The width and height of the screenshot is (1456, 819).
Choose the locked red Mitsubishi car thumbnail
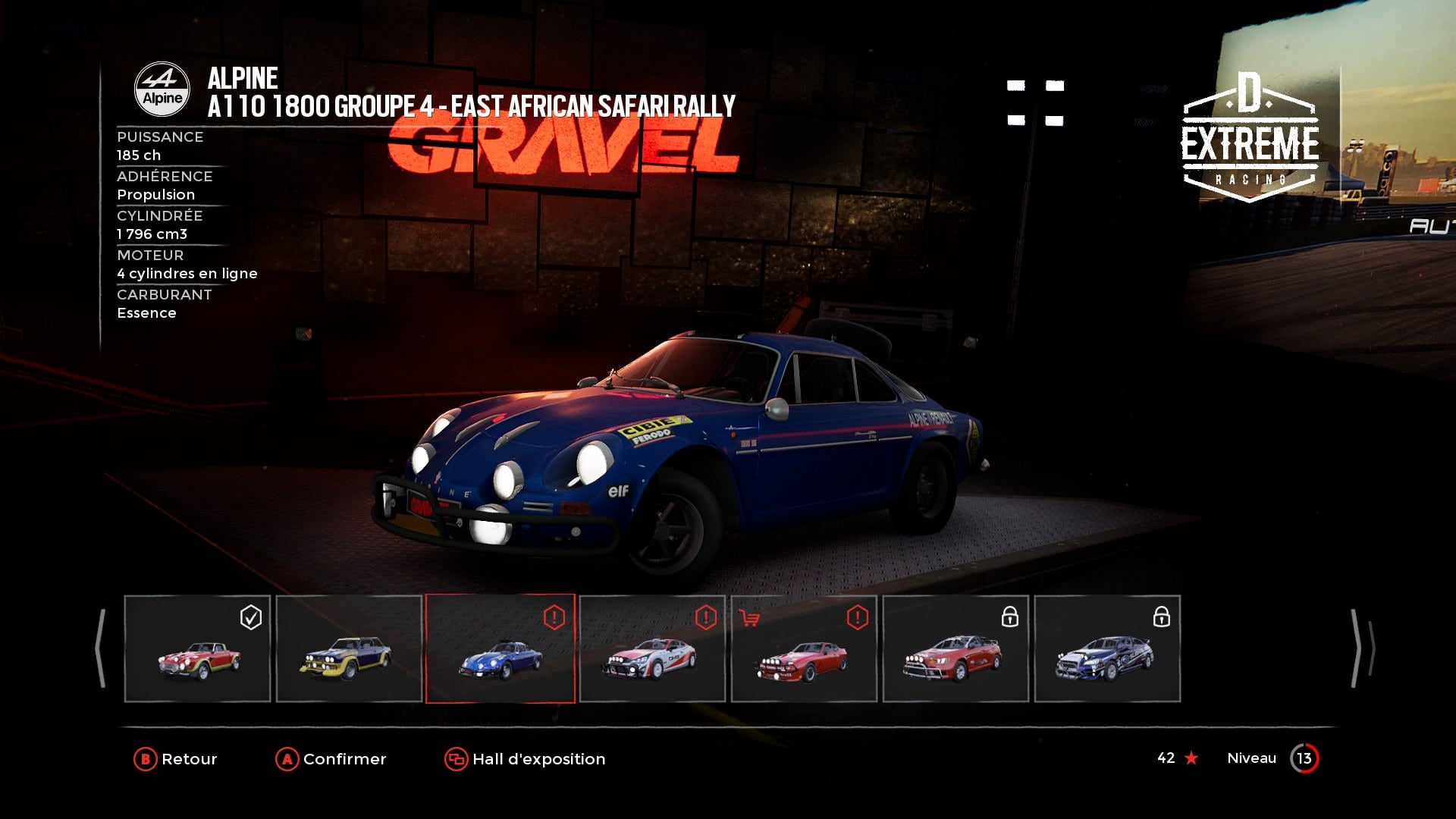955,649
